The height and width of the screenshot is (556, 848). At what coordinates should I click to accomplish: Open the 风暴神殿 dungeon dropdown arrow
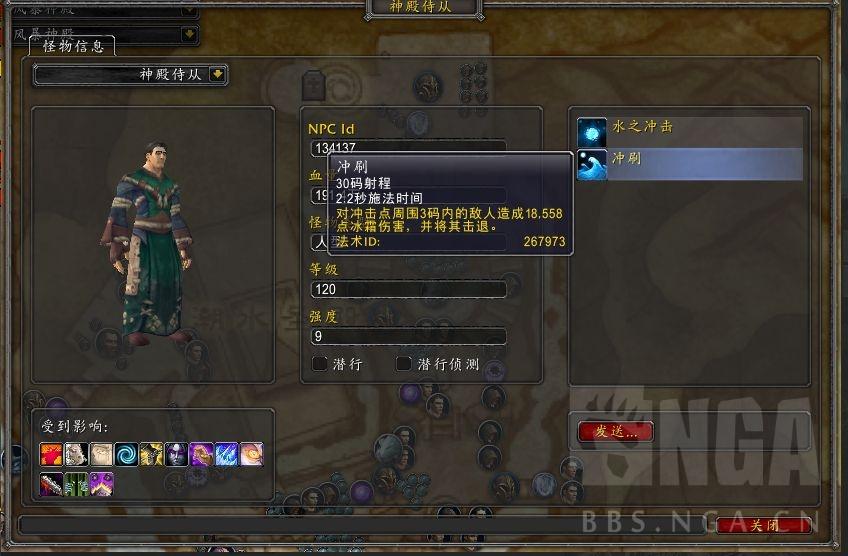point(188,34)
